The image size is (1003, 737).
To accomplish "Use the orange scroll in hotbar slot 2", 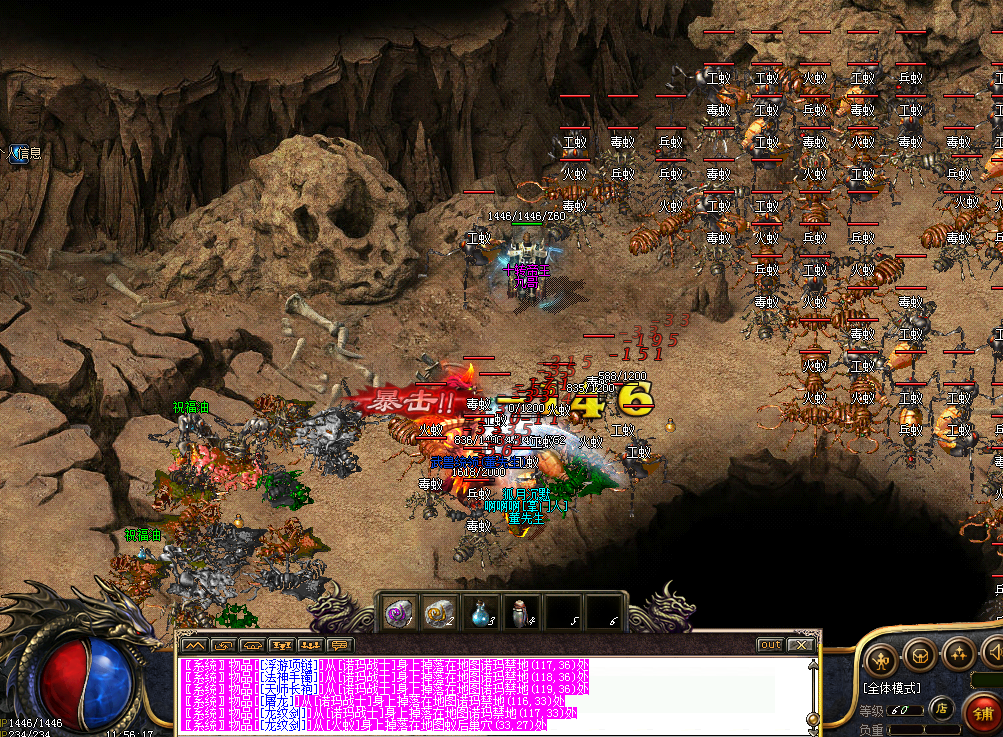I will (439, 612).
